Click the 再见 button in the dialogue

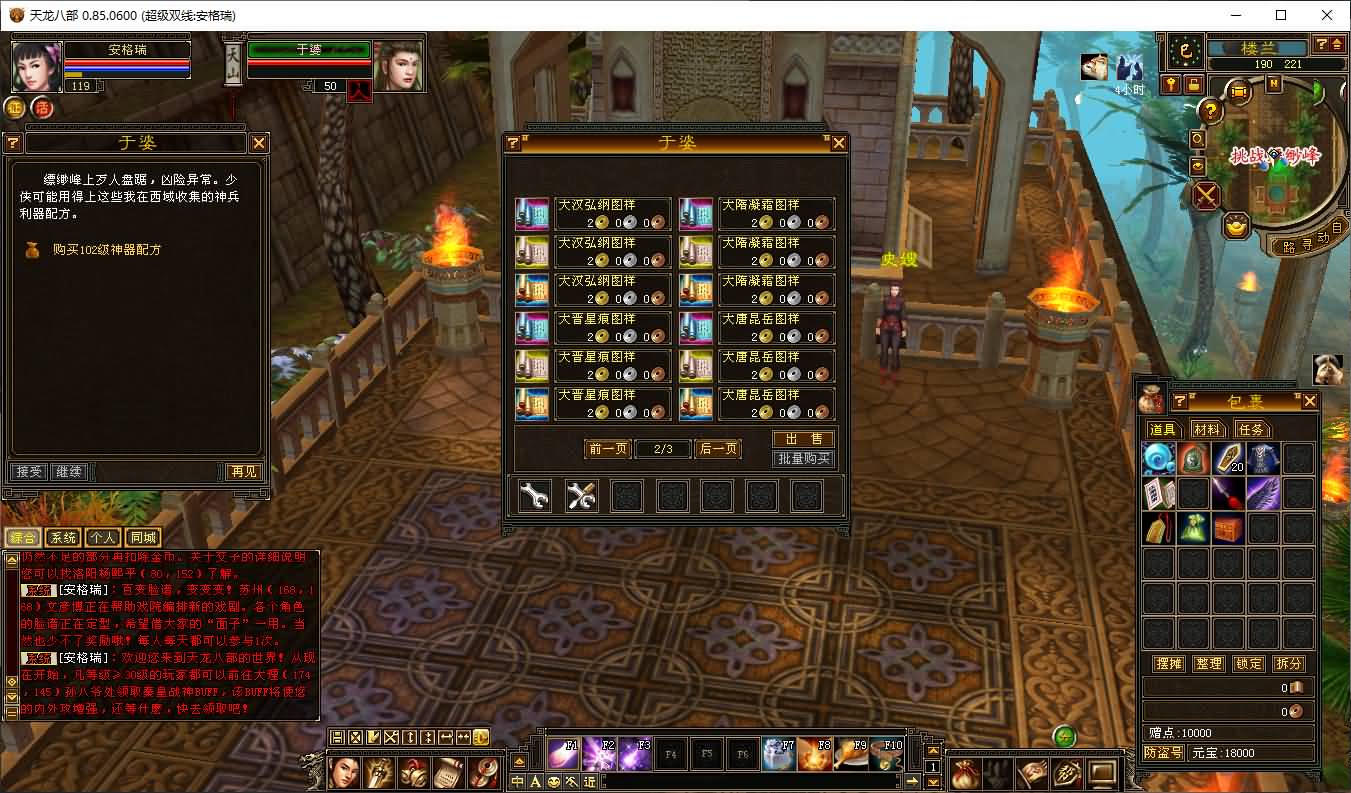pos(243,471)
